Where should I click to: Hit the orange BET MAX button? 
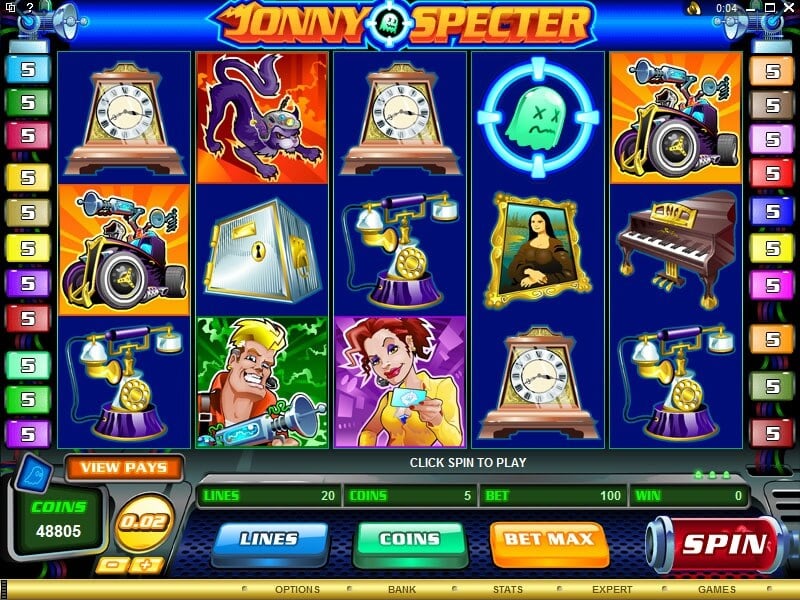[x=548, y=540]
